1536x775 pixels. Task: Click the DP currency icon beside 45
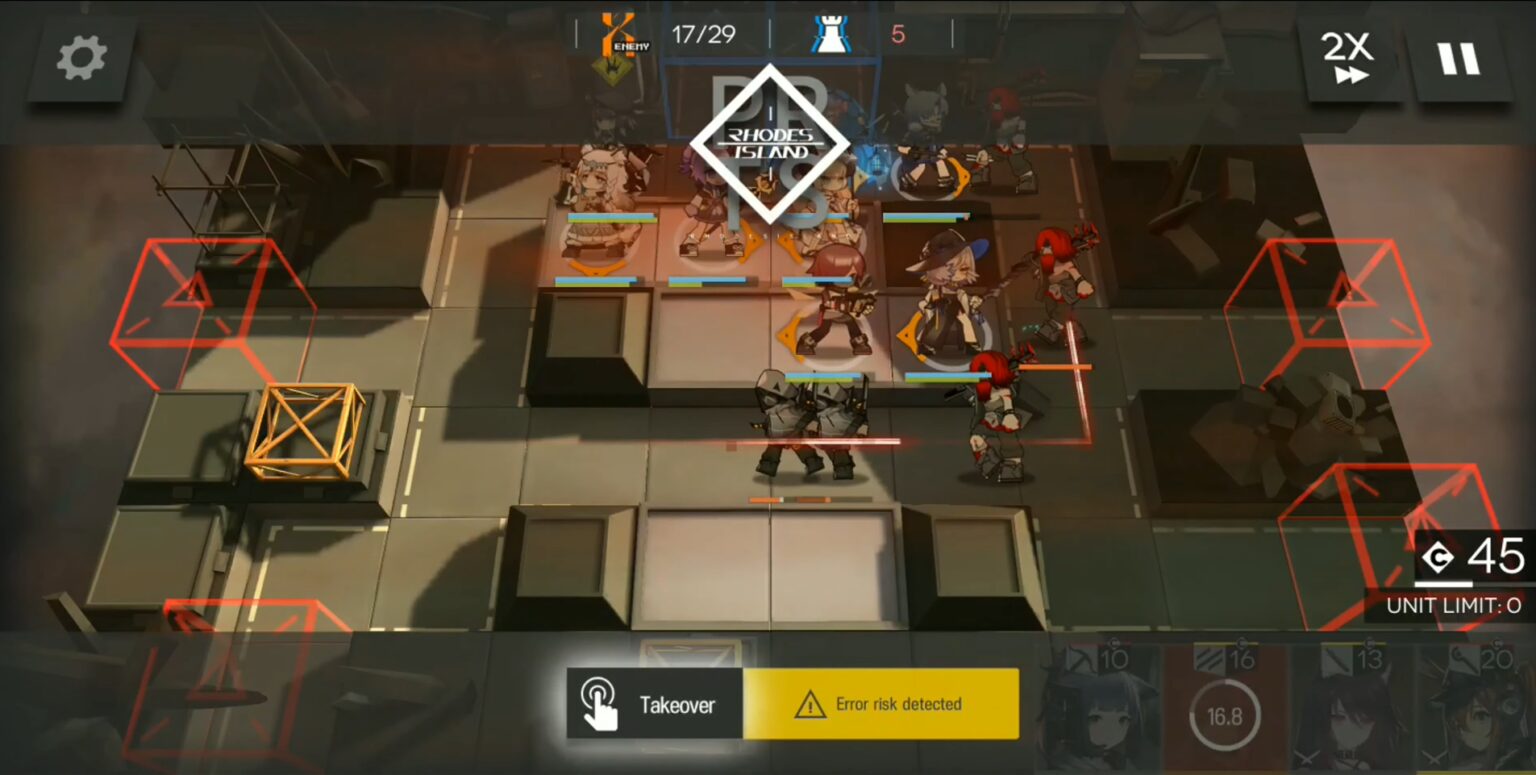[1438, 558]
